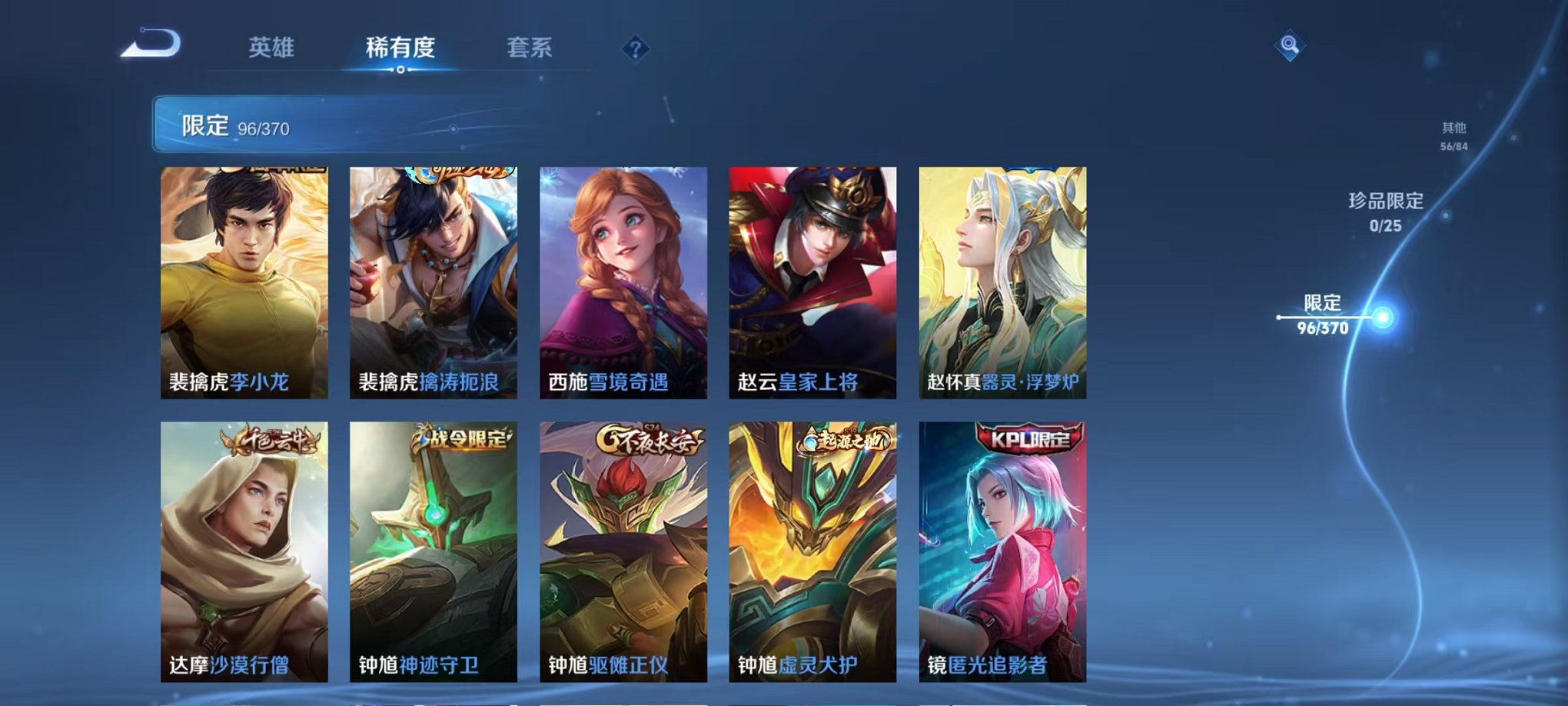The image size is (1568, 706).
Task: Switch to the 英雄 tab
Action: (272, 46)
